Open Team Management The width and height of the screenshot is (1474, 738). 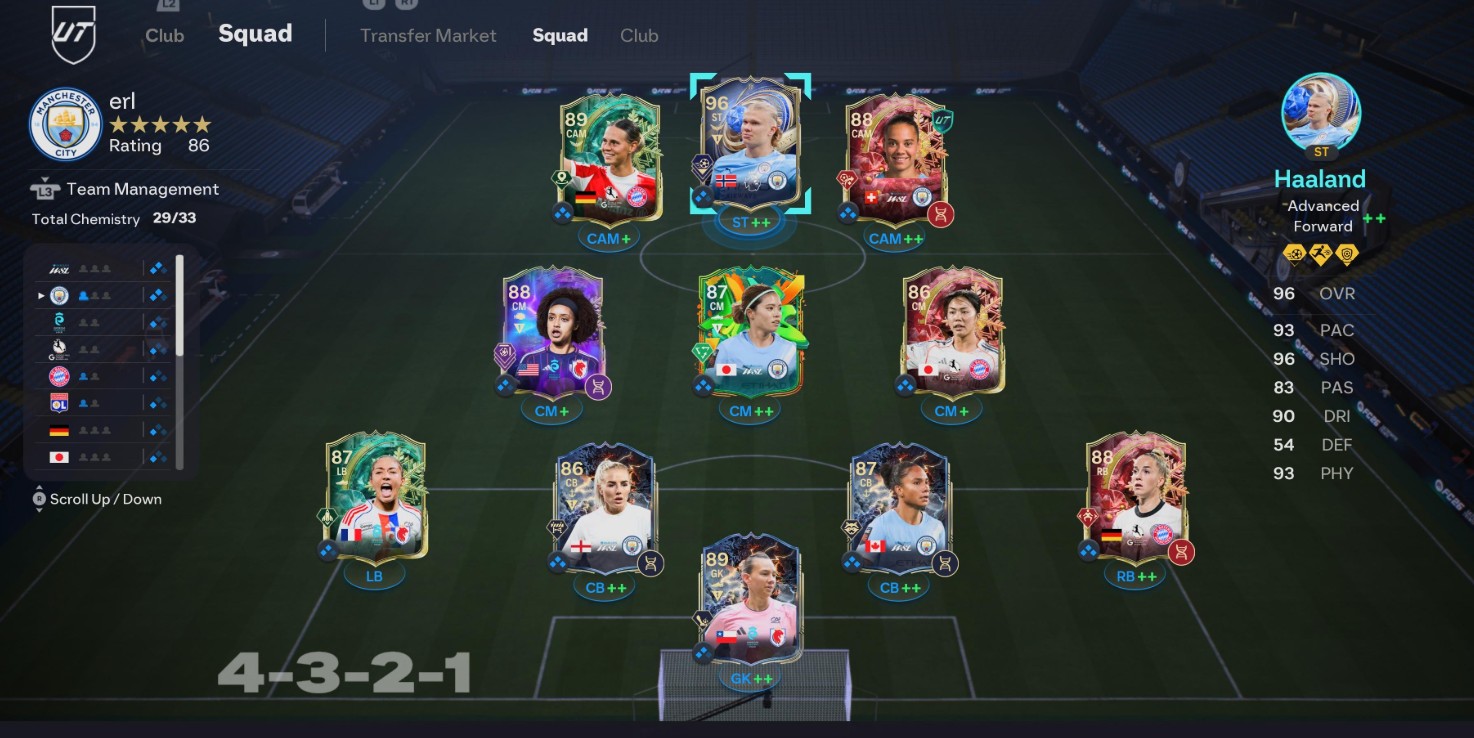pos(142,189)
